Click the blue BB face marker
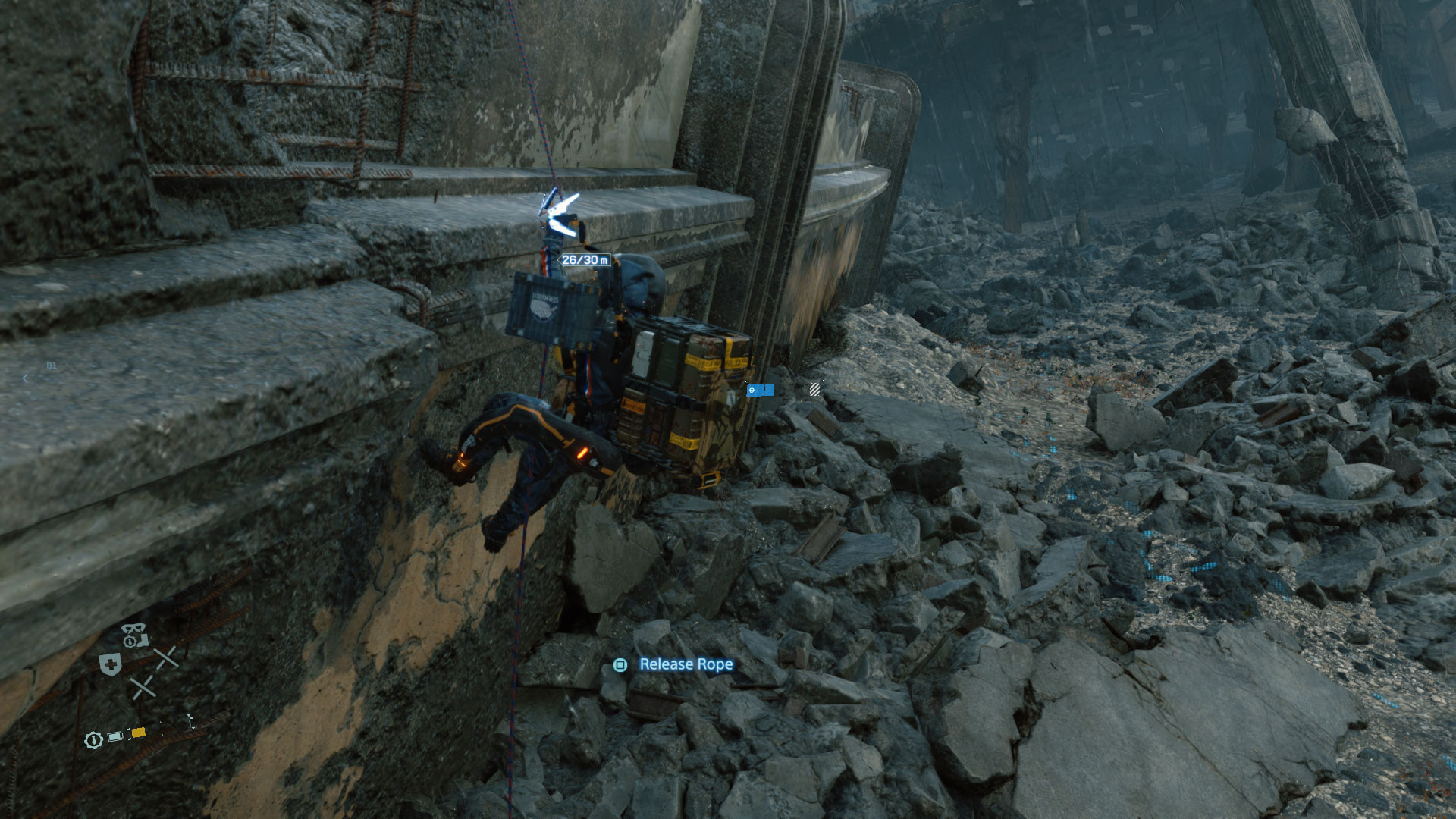The image size is (1456, 819). point(752,390)
